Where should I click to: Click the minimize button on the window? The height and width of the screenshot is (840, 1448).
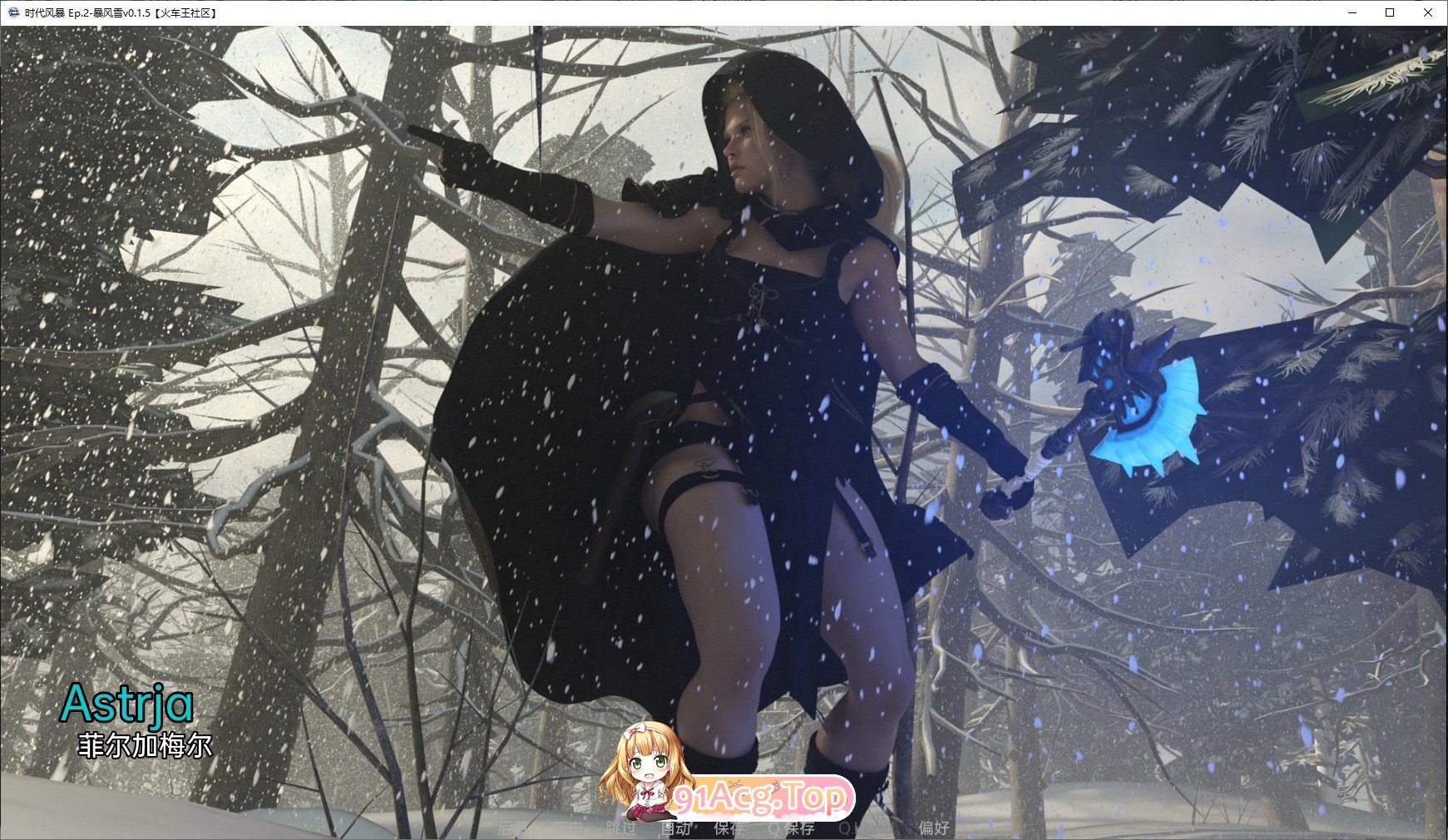1352,13
